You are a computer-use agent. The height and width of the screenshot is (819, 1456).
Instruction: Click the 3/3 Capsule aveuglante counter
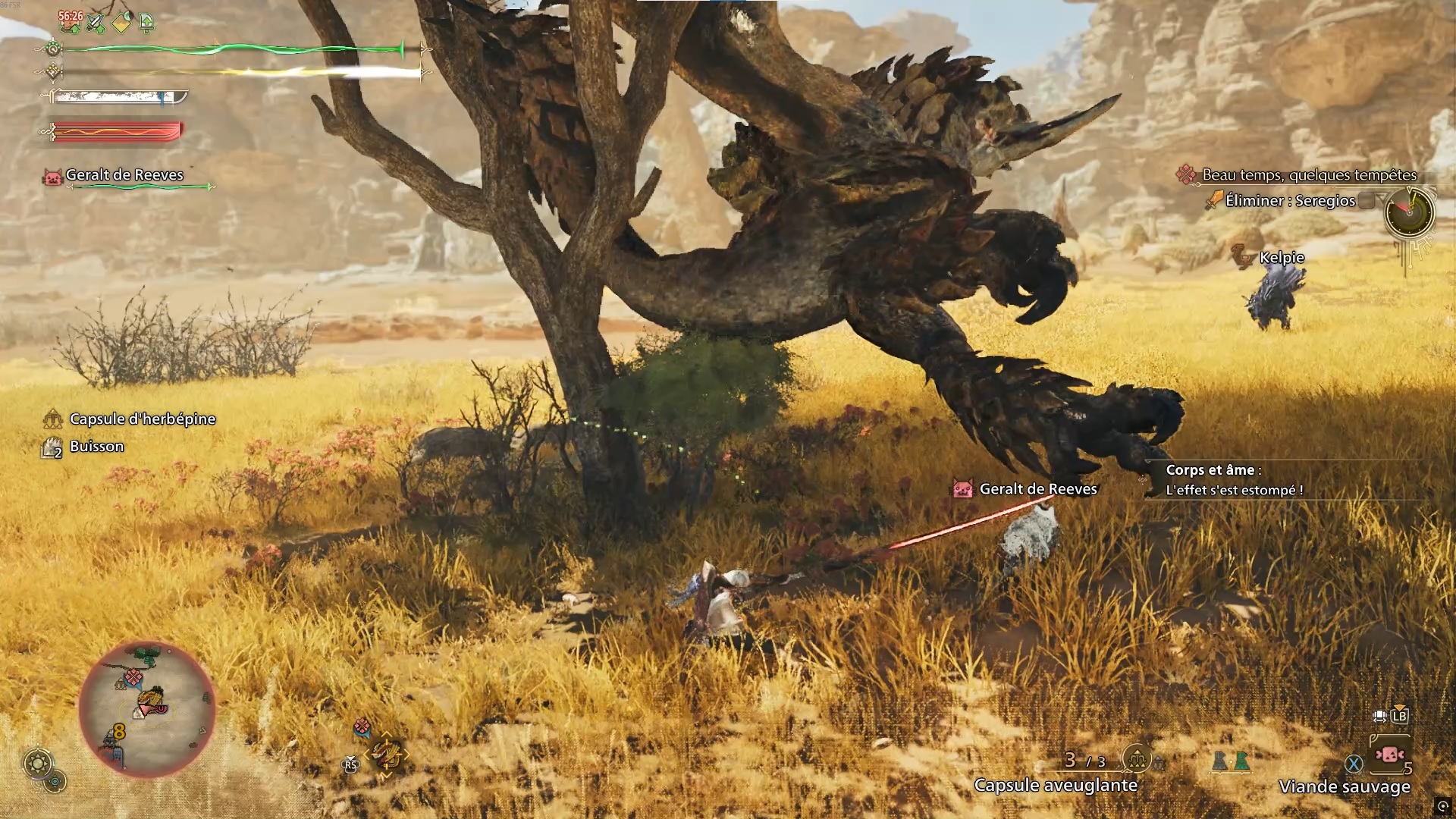[x=1084, y=758]
